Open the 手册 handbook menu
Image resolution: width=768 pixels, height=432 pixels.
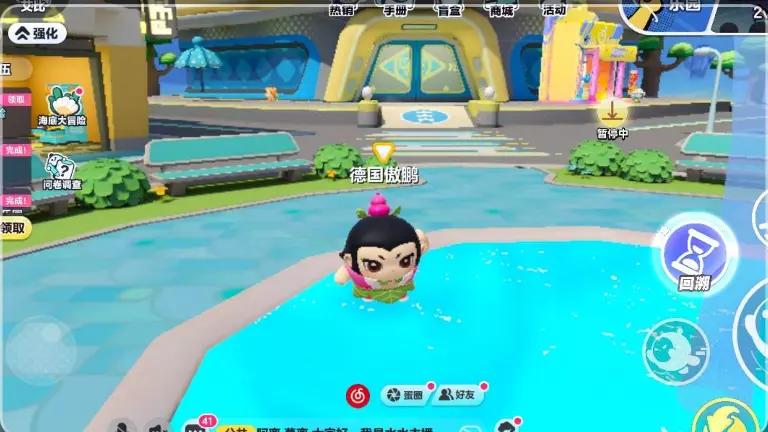(x=394, y=9)
